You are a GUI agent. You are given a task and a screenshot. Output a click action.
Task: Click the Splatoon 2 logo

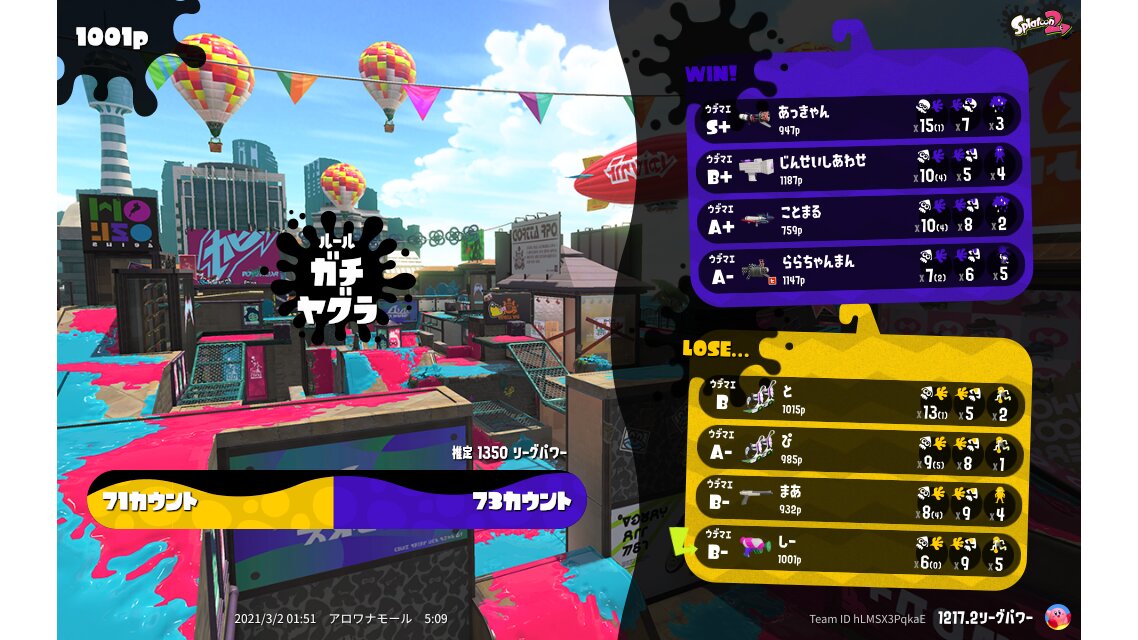1039,24
